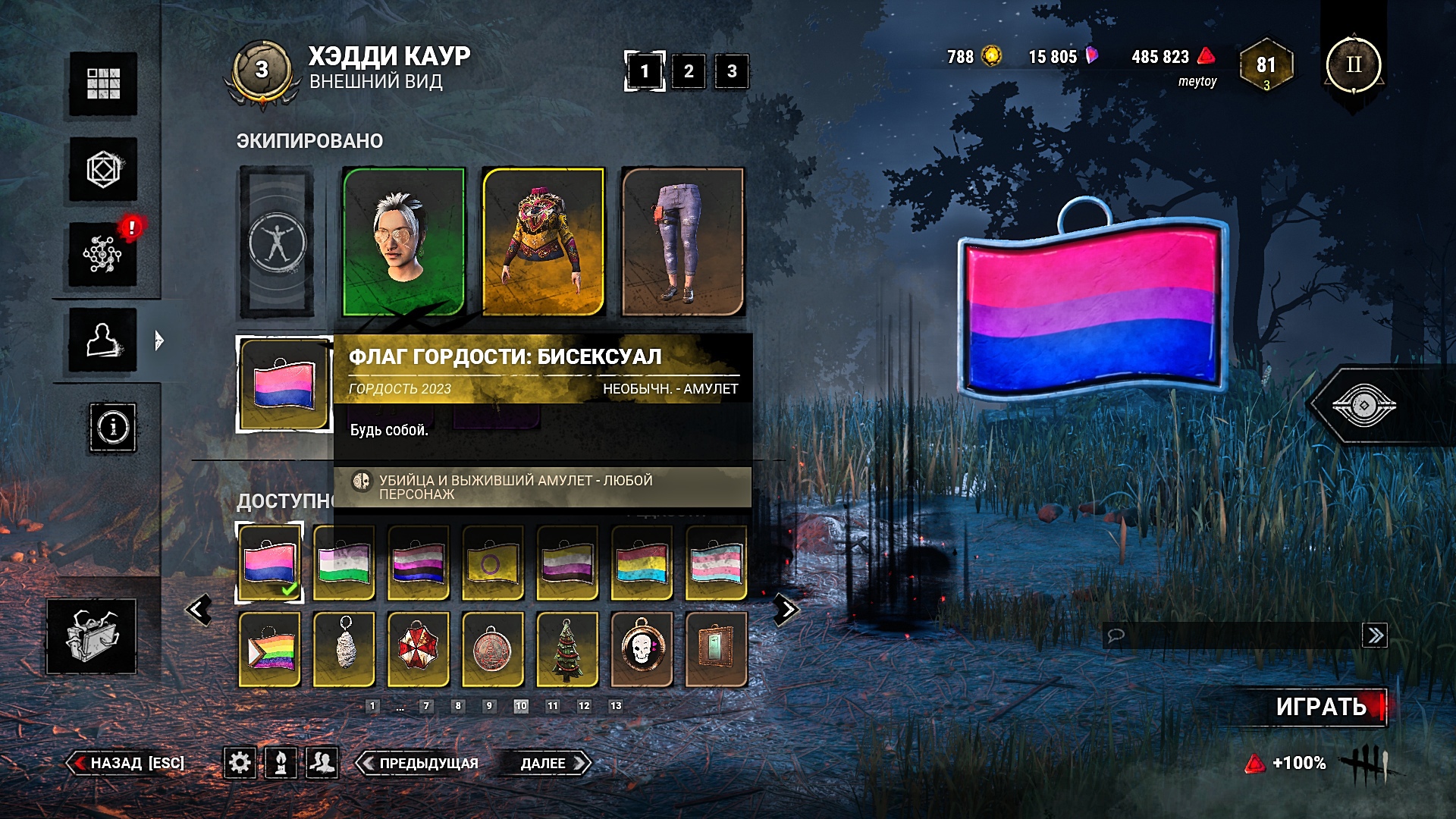Viewport: 1456px width, 819px height.
Task: Select the ПРЕДЫДУЩАЯ previous button
Action: 420,763
